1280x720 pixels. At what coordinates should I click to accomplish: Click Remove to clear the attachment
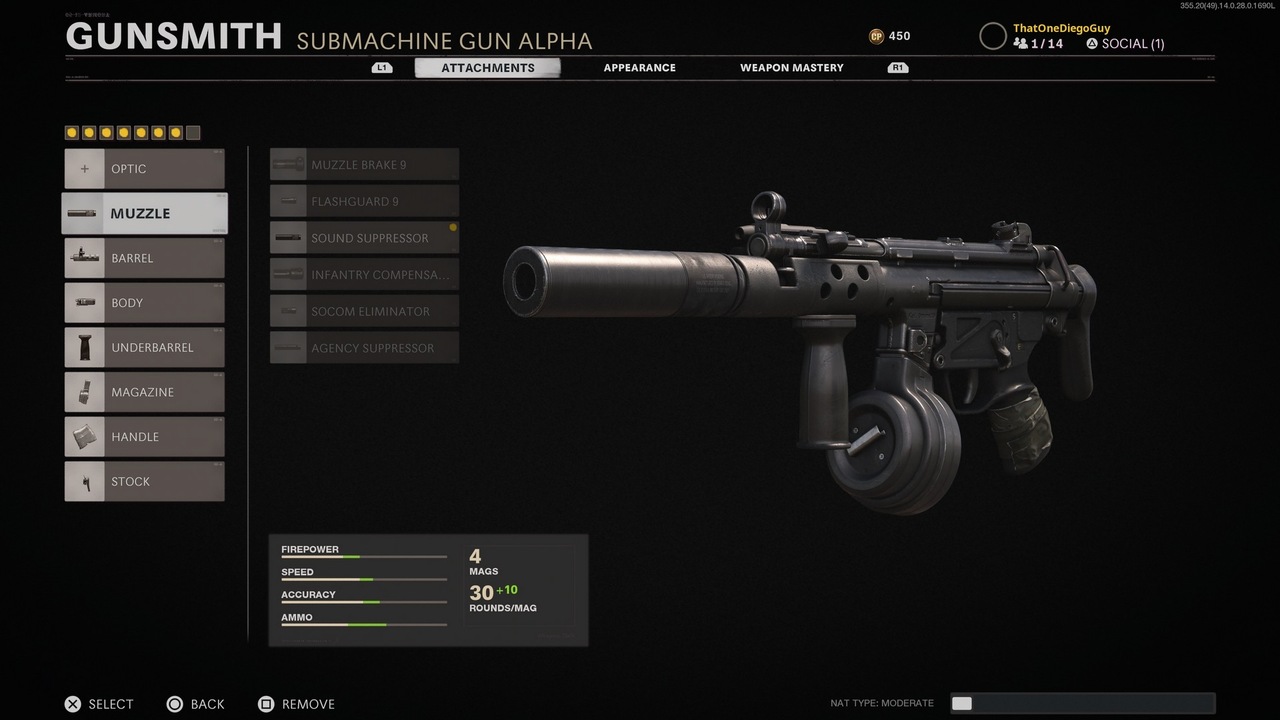coord(296,704)
